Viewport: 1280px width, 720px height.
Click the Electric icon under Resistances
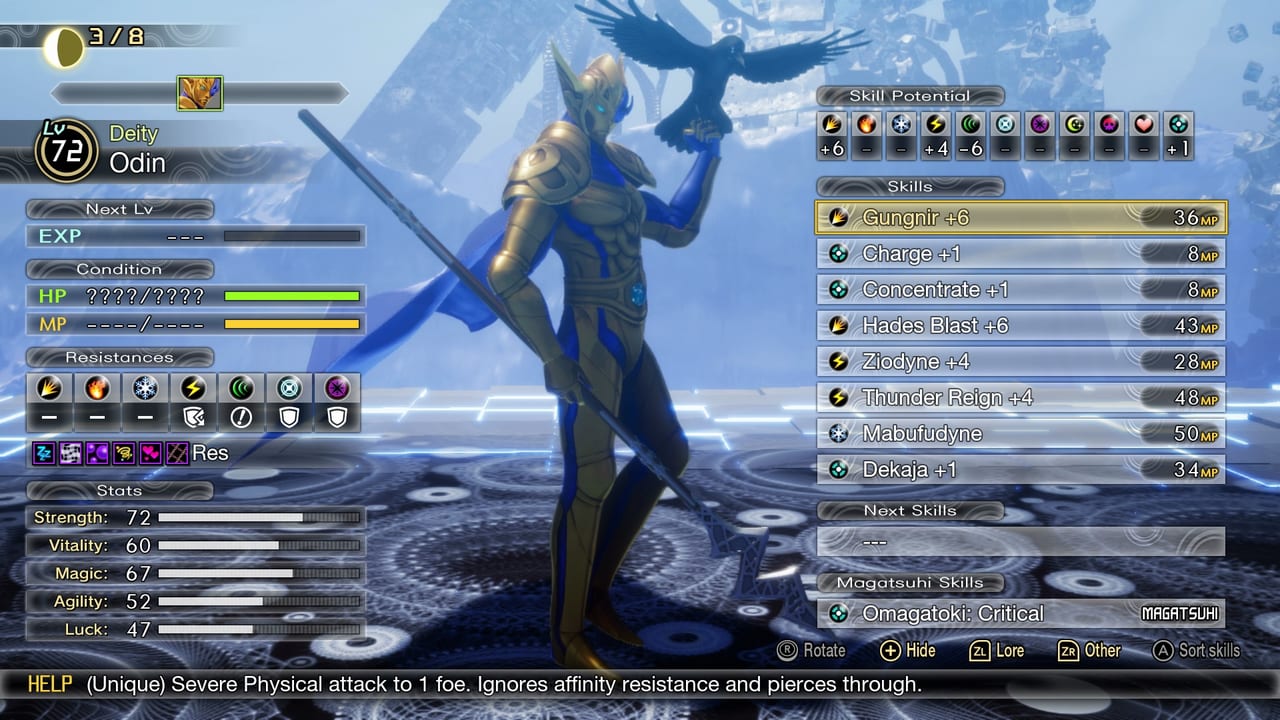pyautogui.click(x=193, y=388)
